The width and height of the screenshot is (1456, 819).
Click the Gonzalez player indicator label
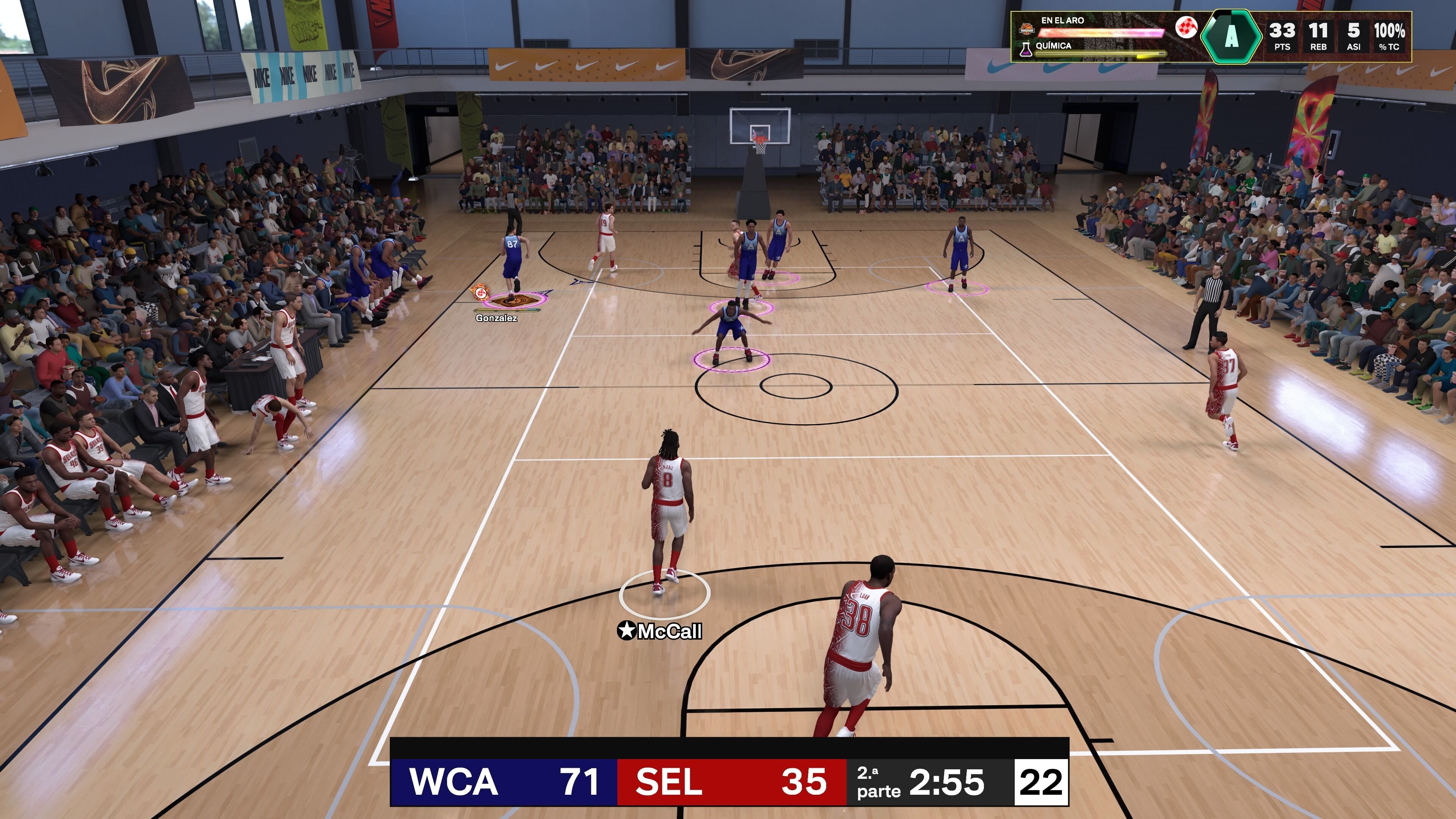point(496,318)
